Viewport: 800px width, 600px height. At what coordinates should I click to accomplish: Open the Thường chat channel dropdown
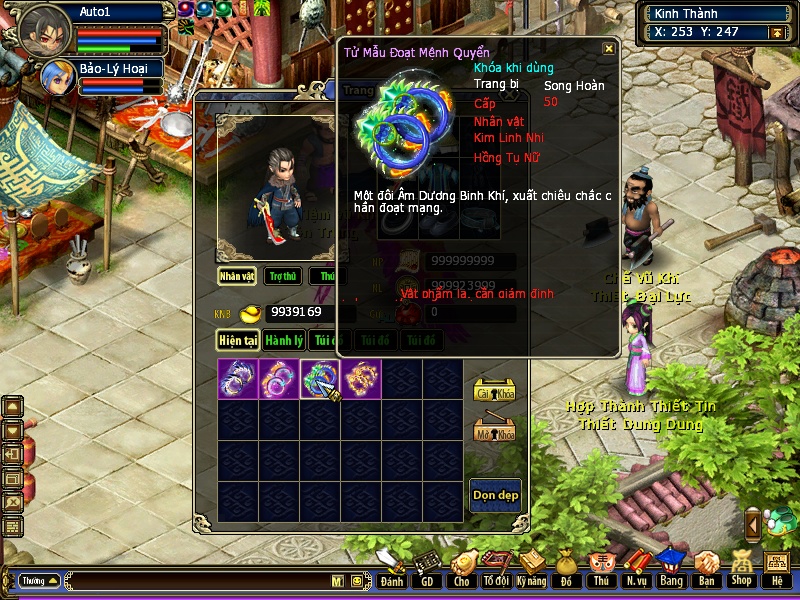pyautogui.click(x=40, y=580)
